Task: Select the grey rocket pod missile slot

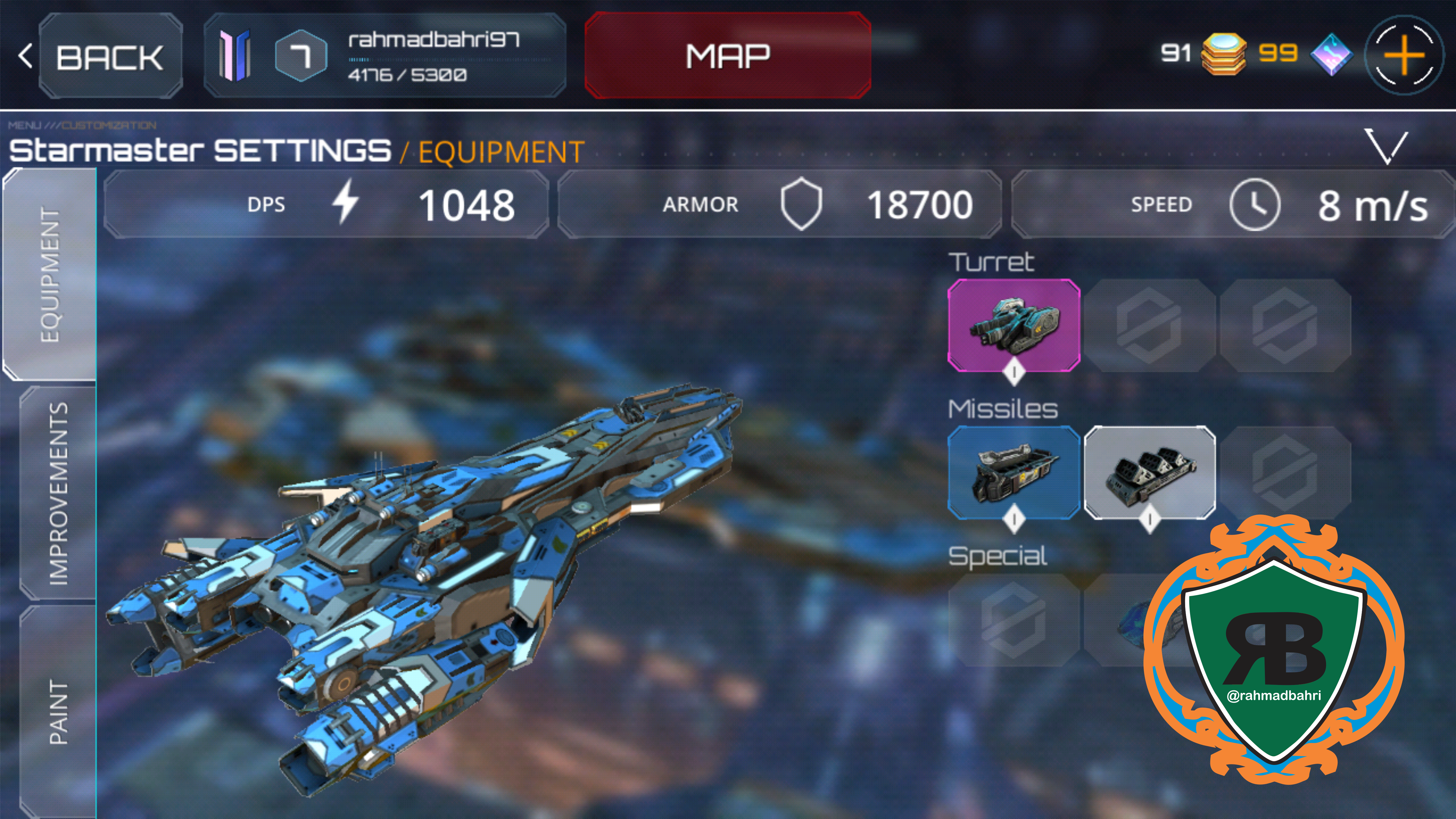Action: [x=1149, y=473]
